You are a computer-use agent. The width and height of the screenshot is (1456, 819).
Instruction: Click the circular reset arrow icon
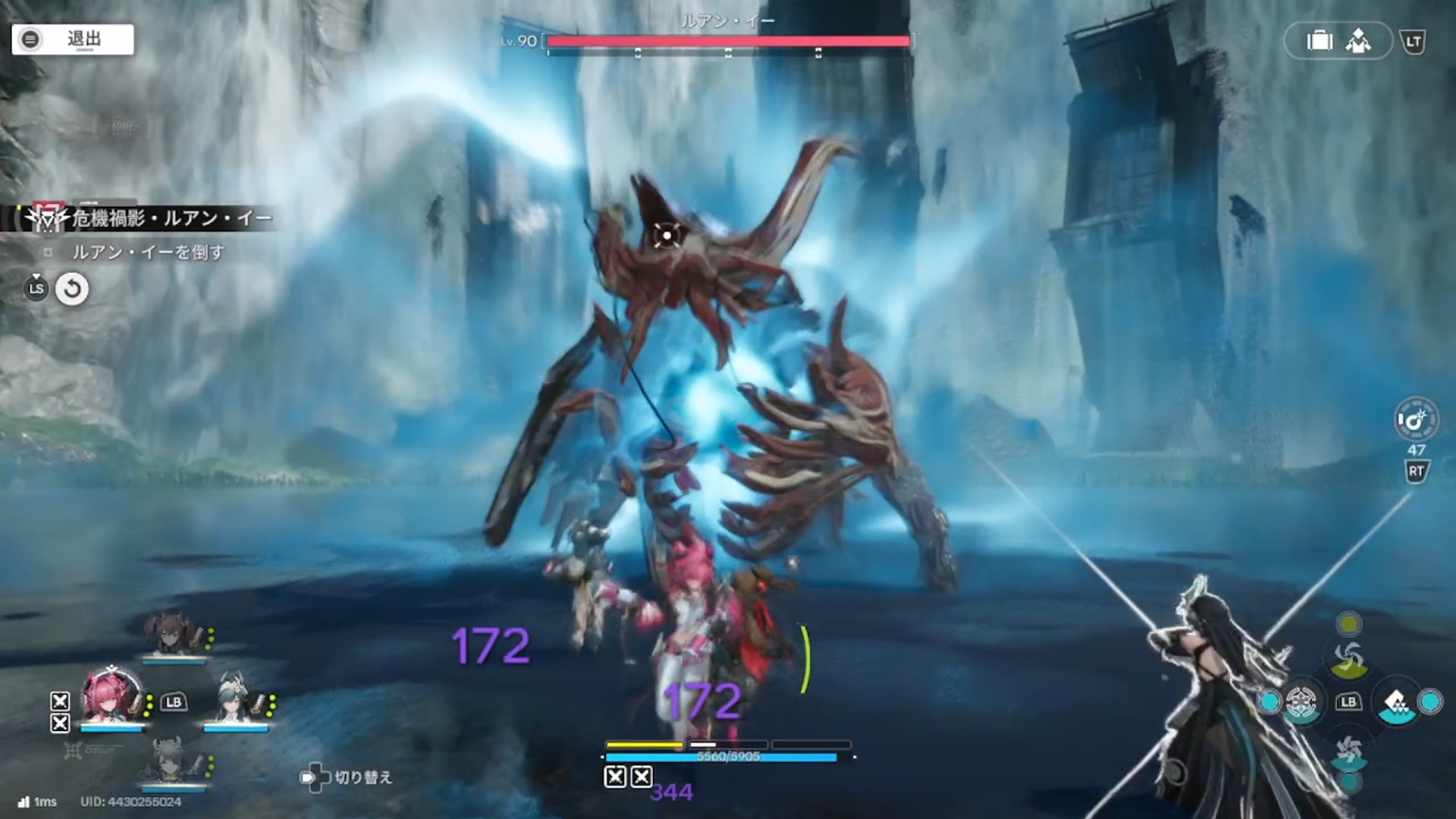pyautogui.click(x=72, y=289)
